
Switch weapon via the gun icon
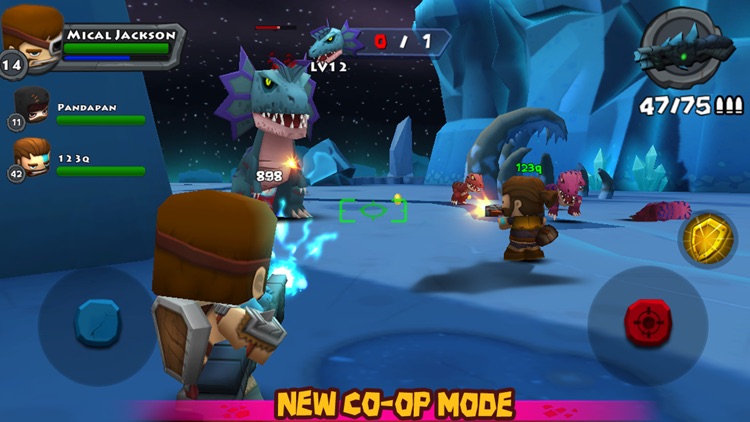click(x=686, y=49)
